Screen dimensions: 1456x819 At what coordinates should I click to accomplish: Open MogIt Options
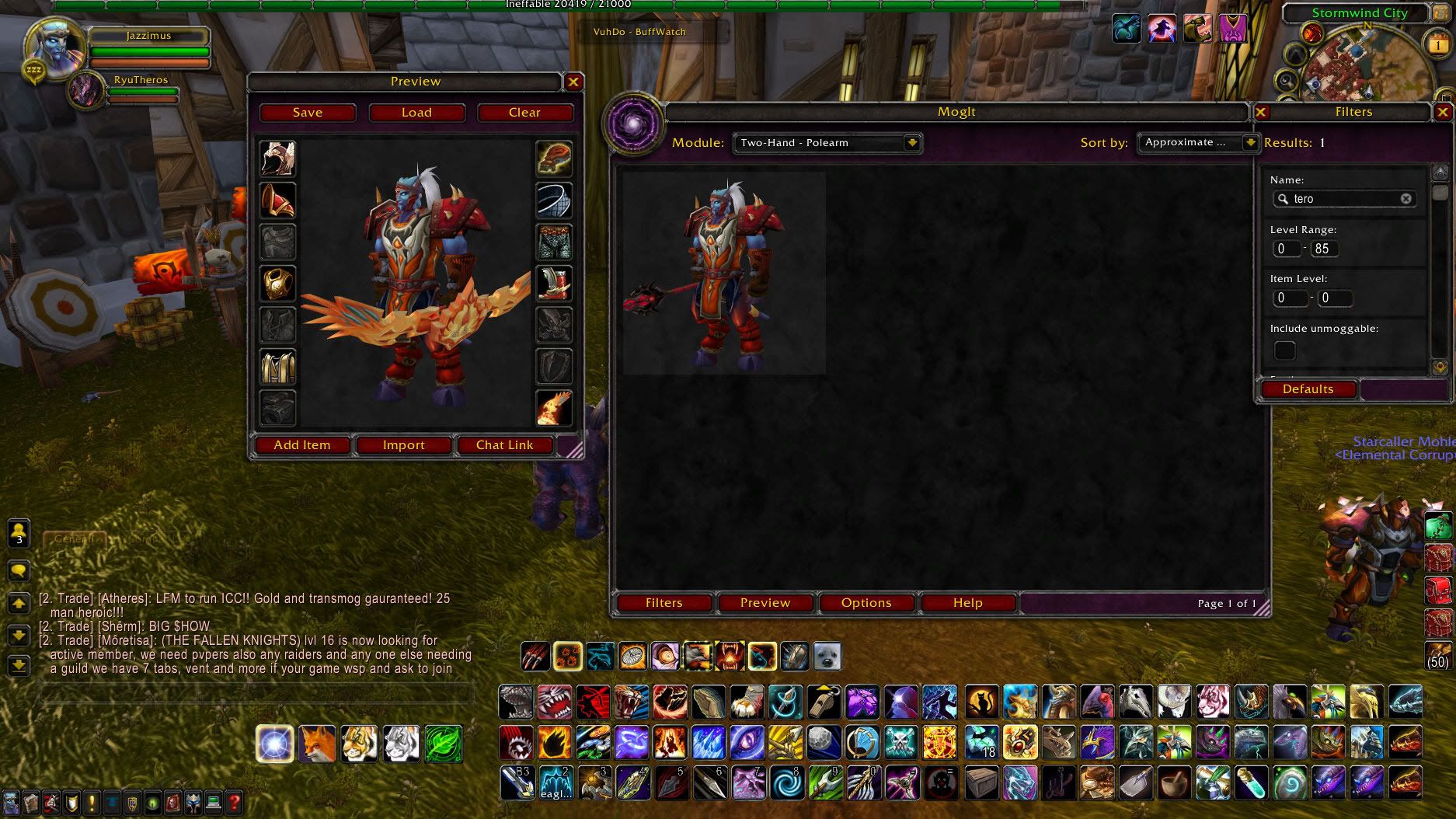point(866,603)
